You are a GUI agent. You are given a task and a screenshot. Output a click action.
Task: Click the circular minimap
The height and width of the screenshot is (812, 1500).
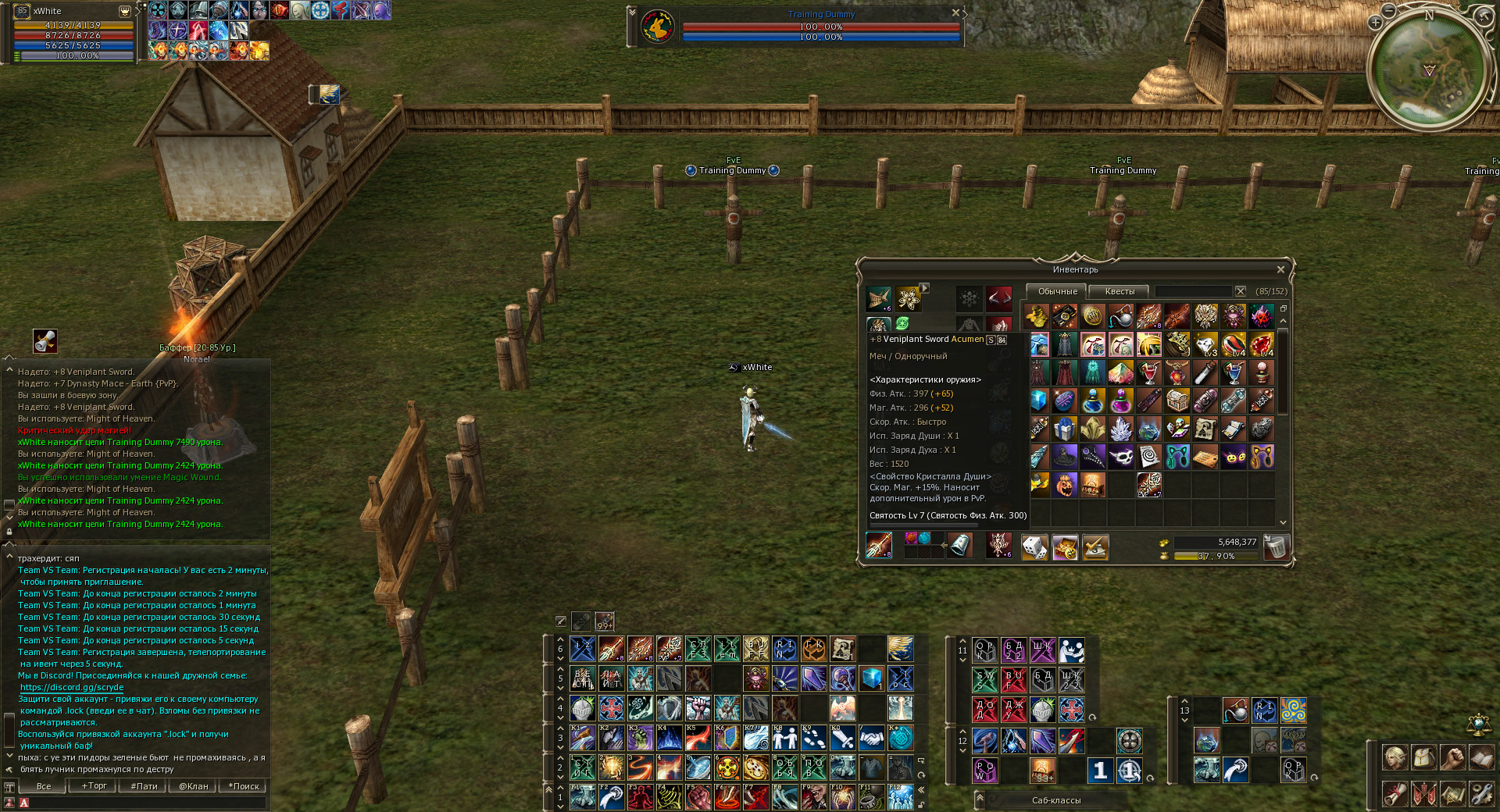pos(1429,69)
